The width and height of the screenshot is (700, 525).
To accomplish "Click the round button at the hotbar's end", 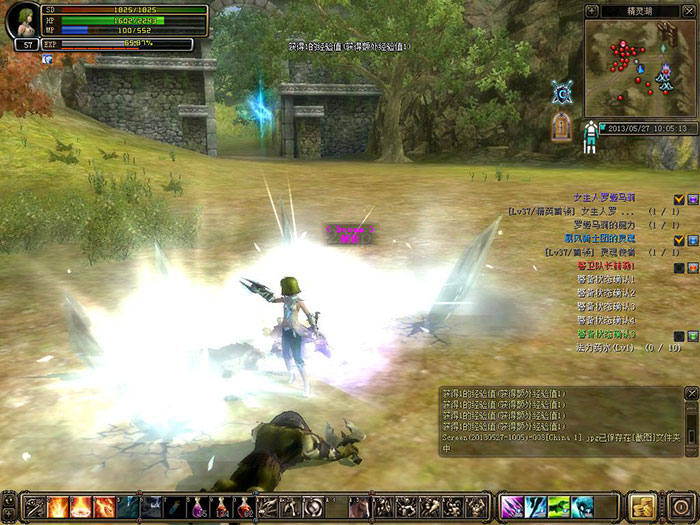I will (681, 505).
